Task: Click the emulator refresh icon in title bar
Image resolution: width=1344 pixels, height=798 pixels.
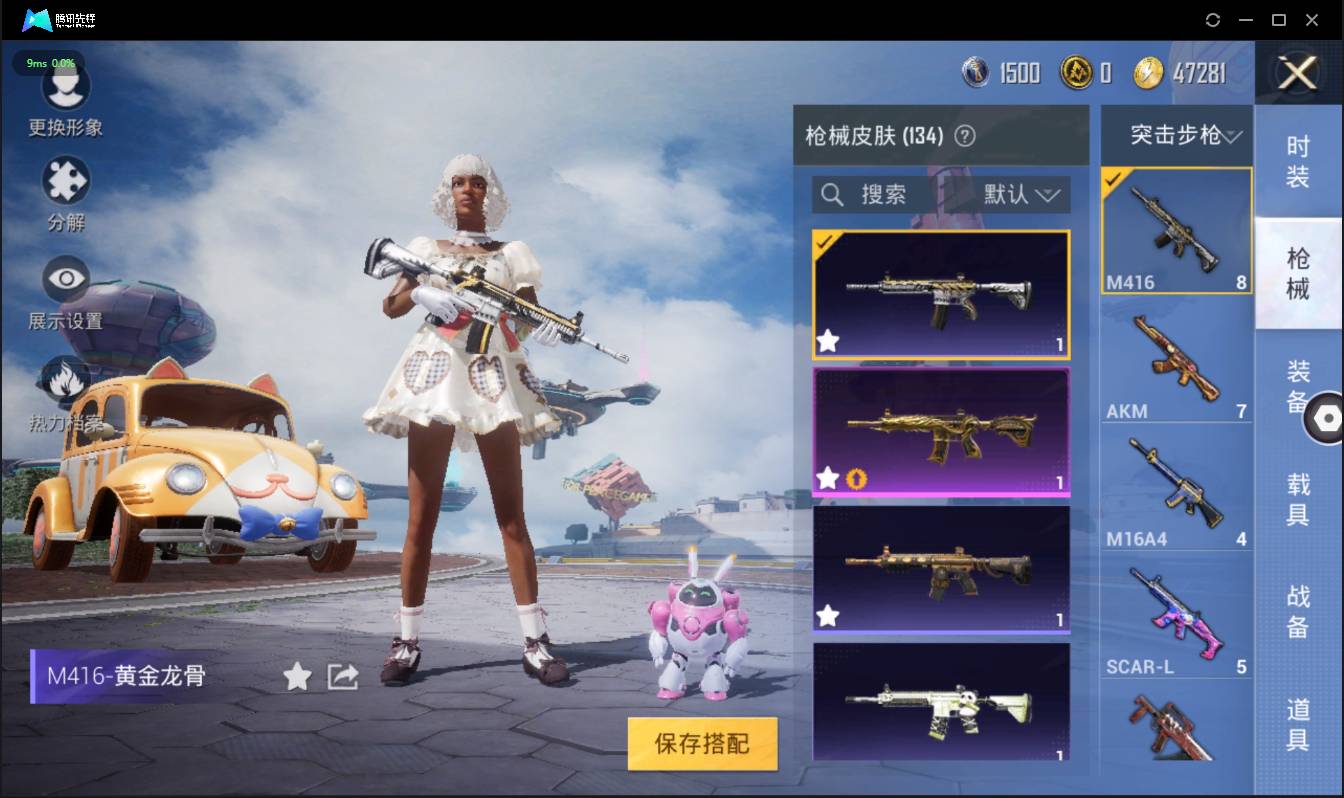Action: [x=1213, y=19]
